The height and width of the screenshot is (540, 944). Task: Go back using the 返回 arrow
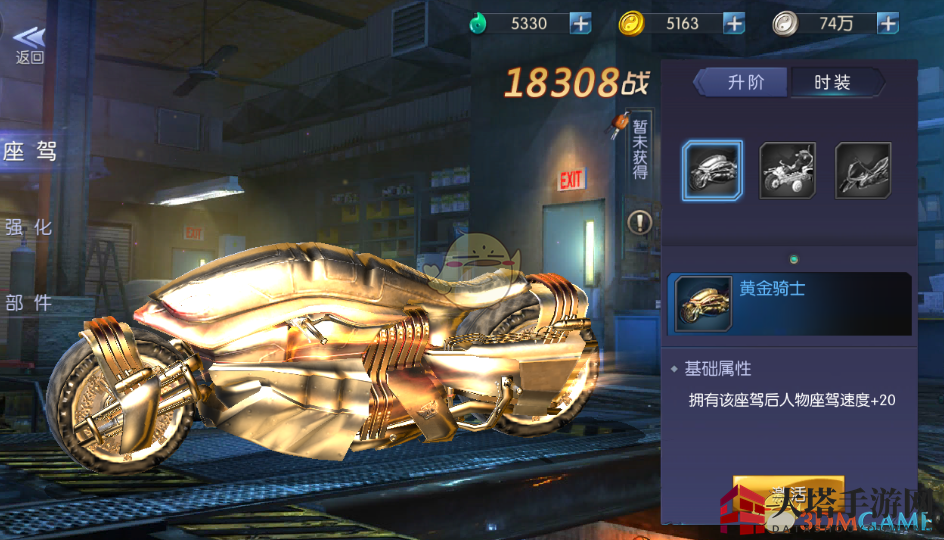(29, 44)
